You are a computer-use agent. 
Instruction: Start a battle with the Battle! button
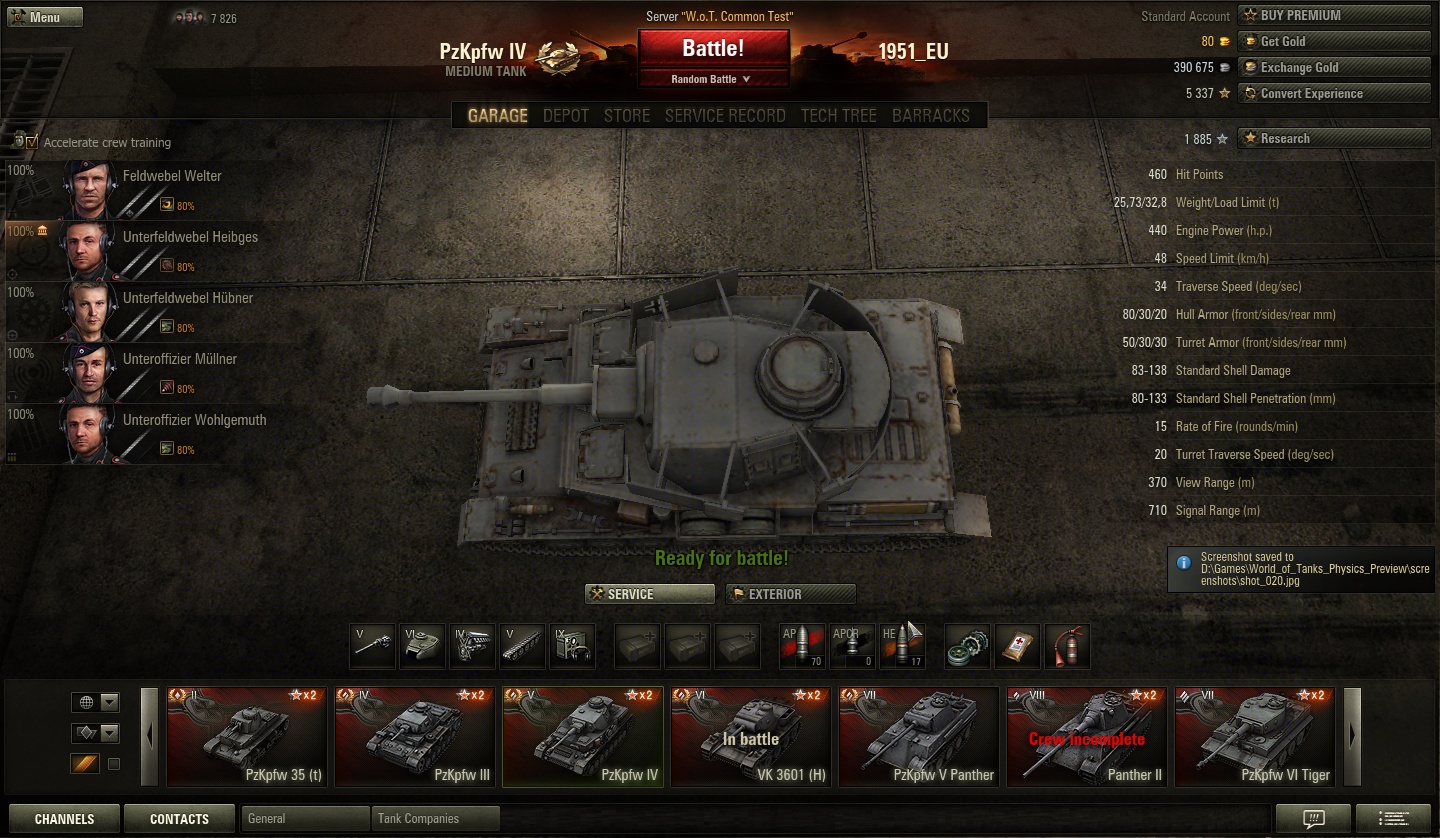click(x=713, y=49)
